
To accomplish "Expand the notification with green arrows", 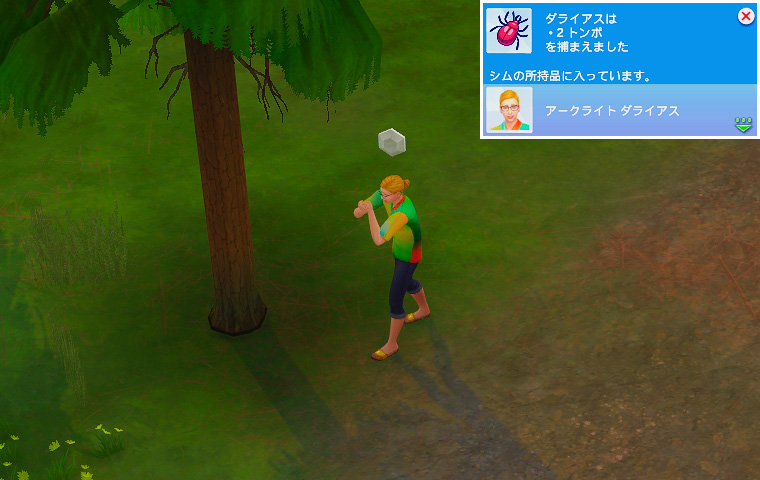I will [x=743, y=124].
